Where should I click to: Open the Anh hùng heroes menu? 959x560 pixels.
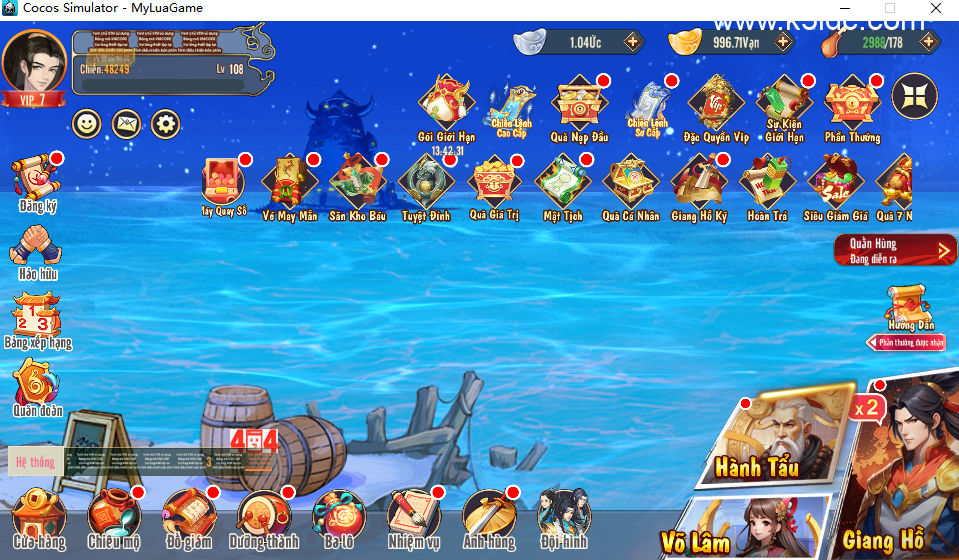pos(488,515)
